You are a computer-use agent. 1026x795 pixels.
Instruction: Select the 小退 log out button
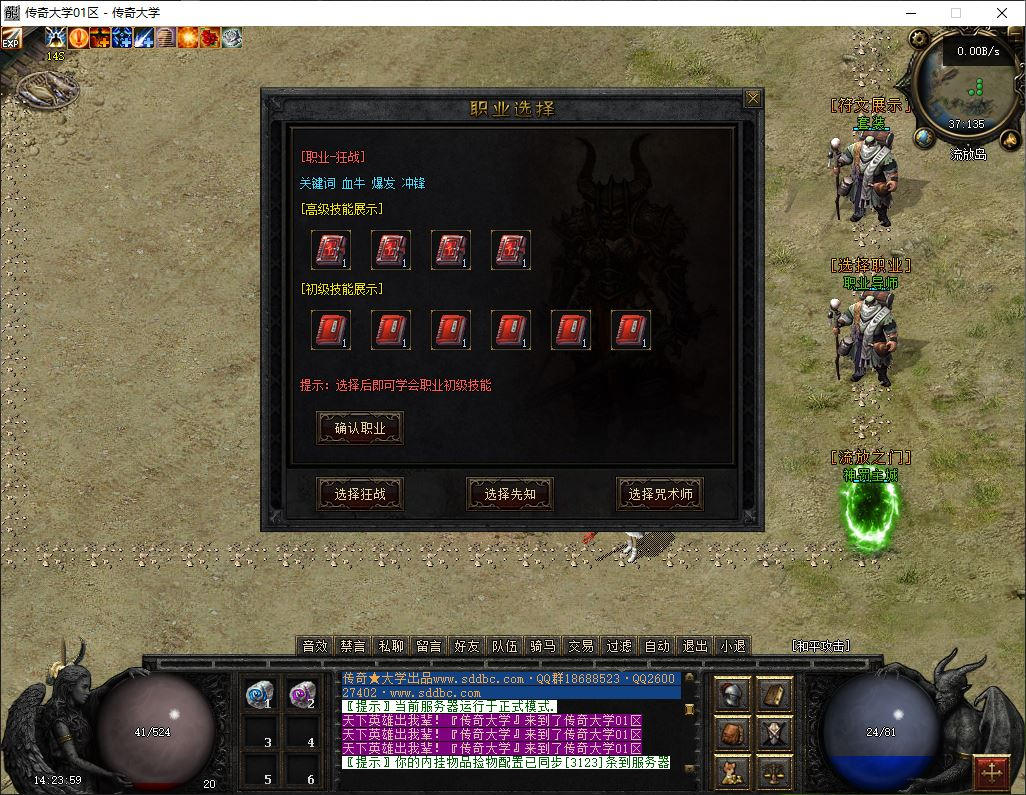click(733, 646)
